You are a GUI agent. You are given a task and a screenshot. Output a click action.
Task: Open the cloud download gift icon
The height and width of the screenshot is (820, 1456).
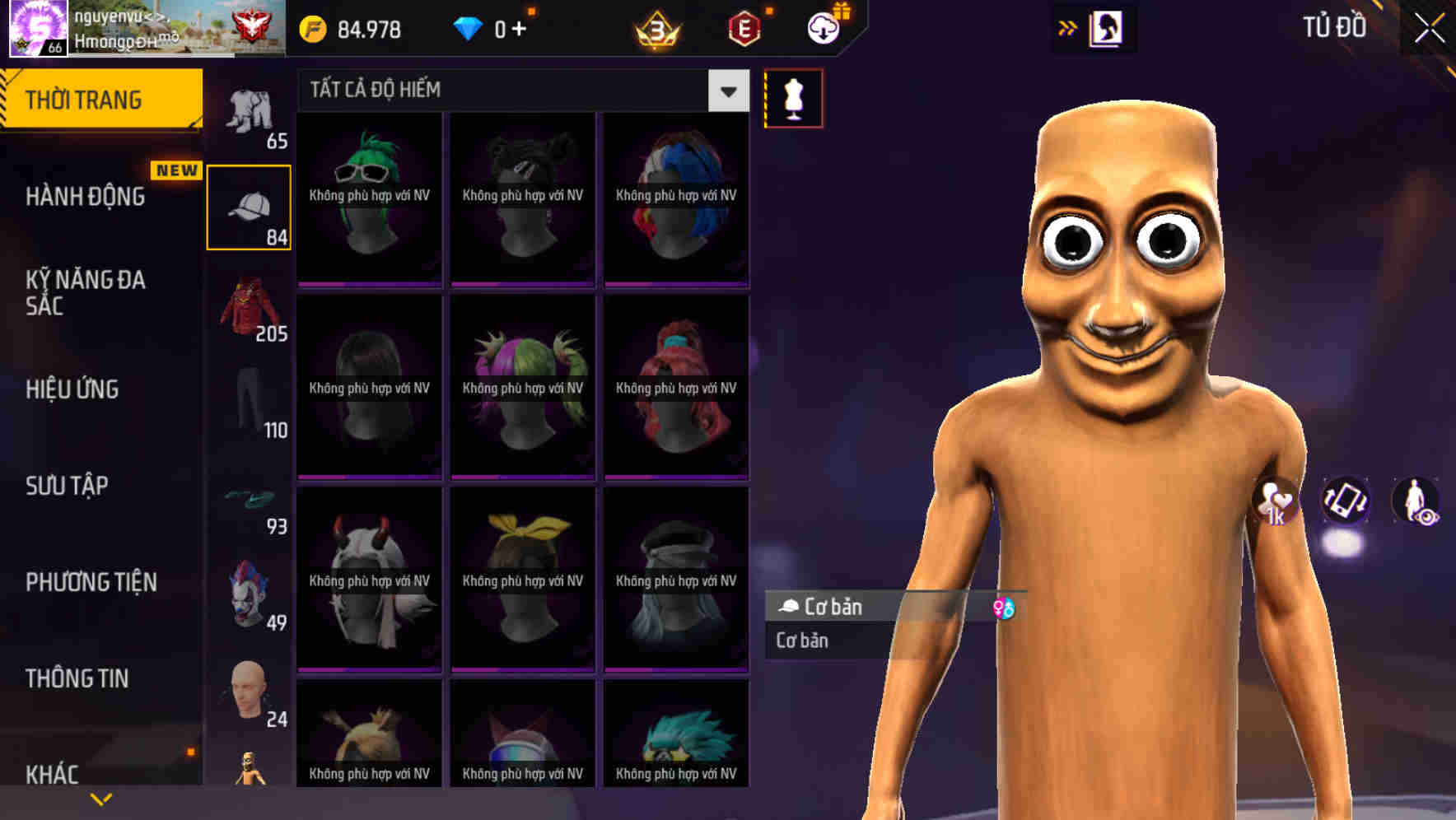824,26
